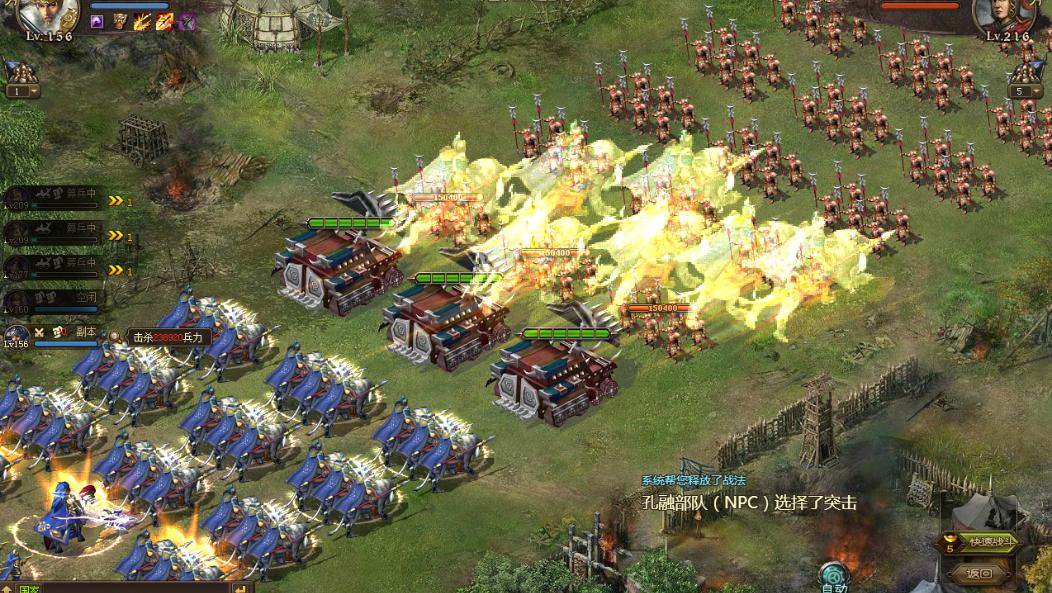
Task: Open the 国家 chat channel tab
Action: [30, 588]
